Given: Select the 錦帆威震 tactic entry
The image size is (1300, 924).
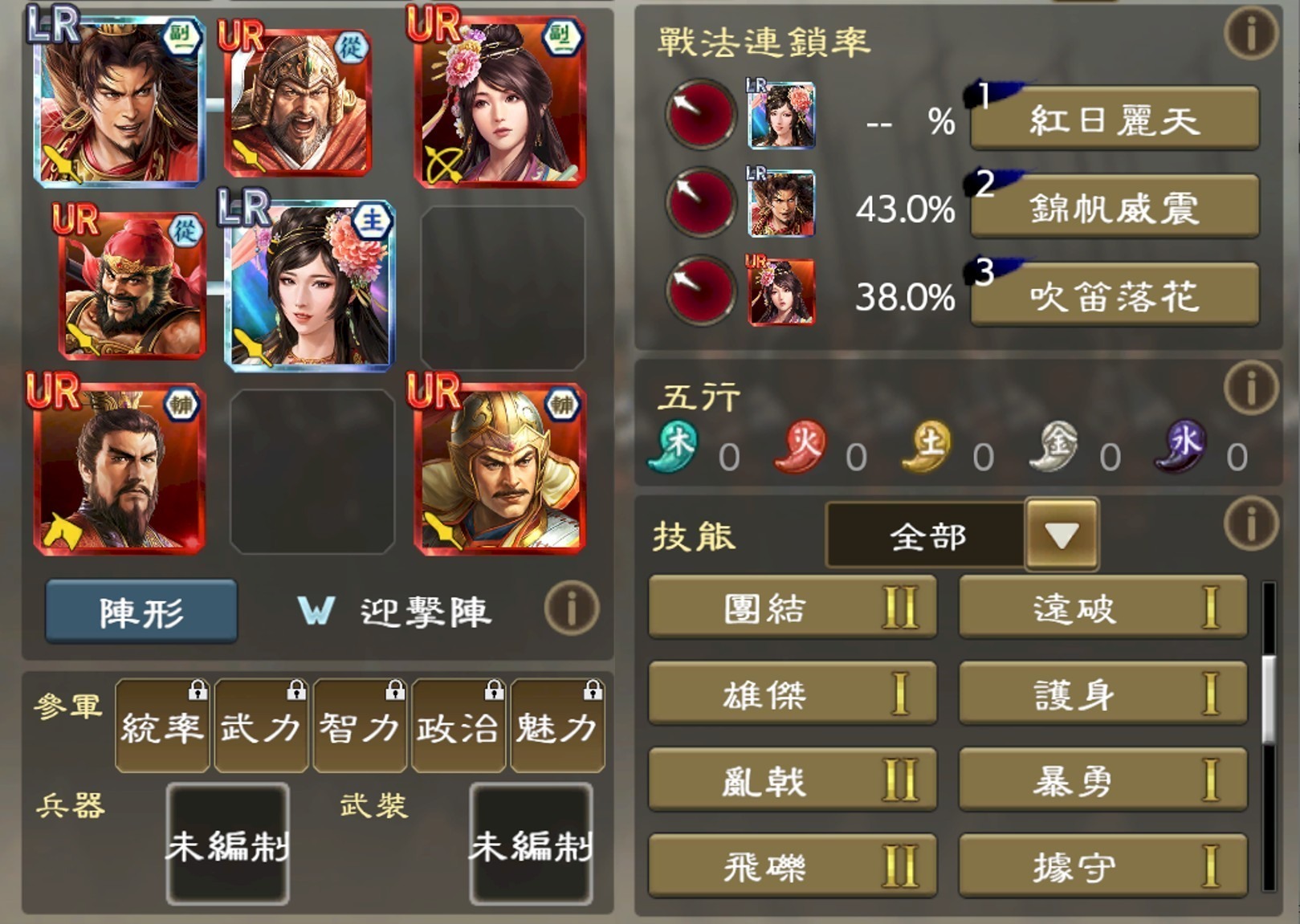Looking at the screenshot, I should [1115, 207].
